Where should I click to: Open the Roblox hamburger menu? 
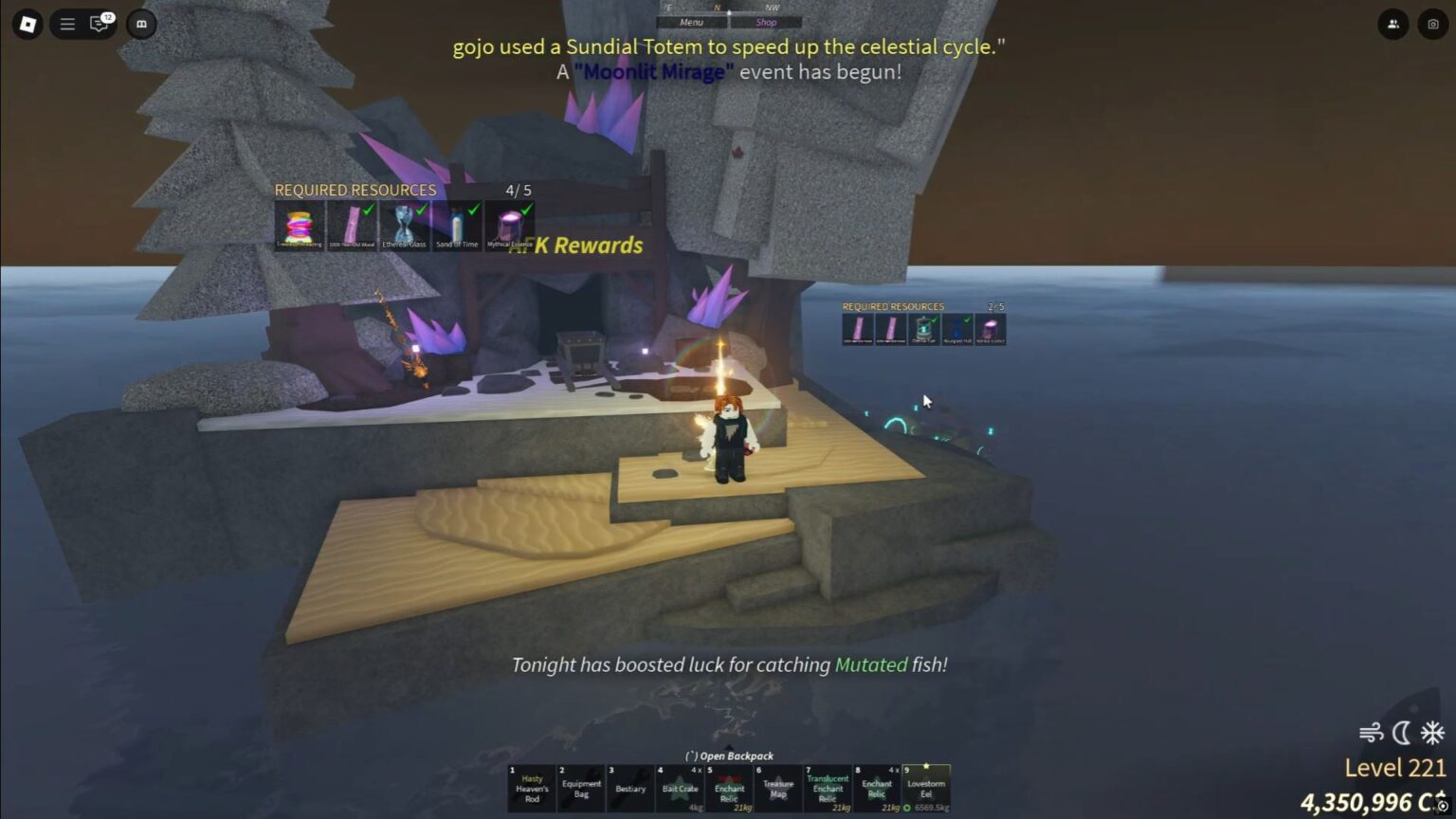coord(66,25)
